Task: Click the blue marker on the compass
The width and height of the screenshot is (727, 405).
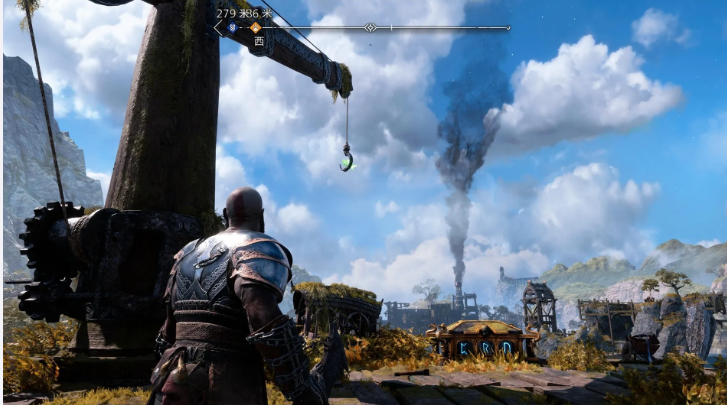Action: point(232,28)
